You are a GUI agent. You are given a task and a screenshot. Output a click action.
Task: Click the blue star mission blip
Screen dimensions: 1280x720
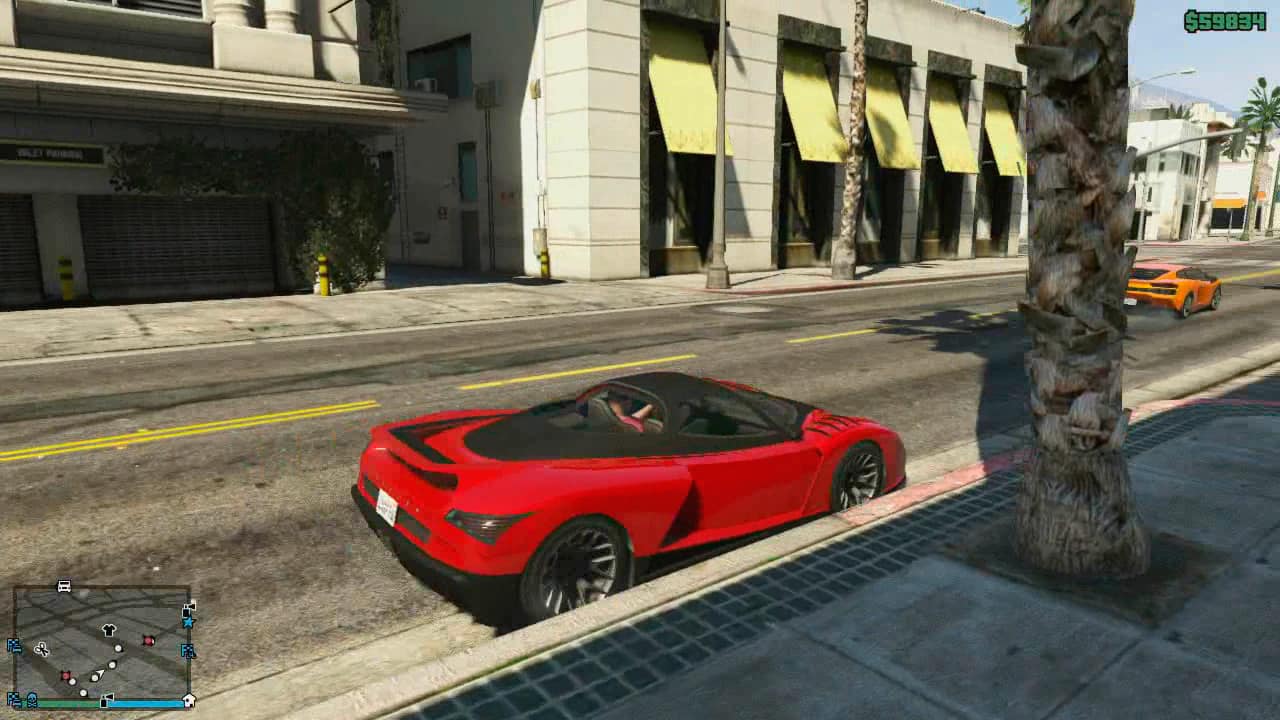189,621
